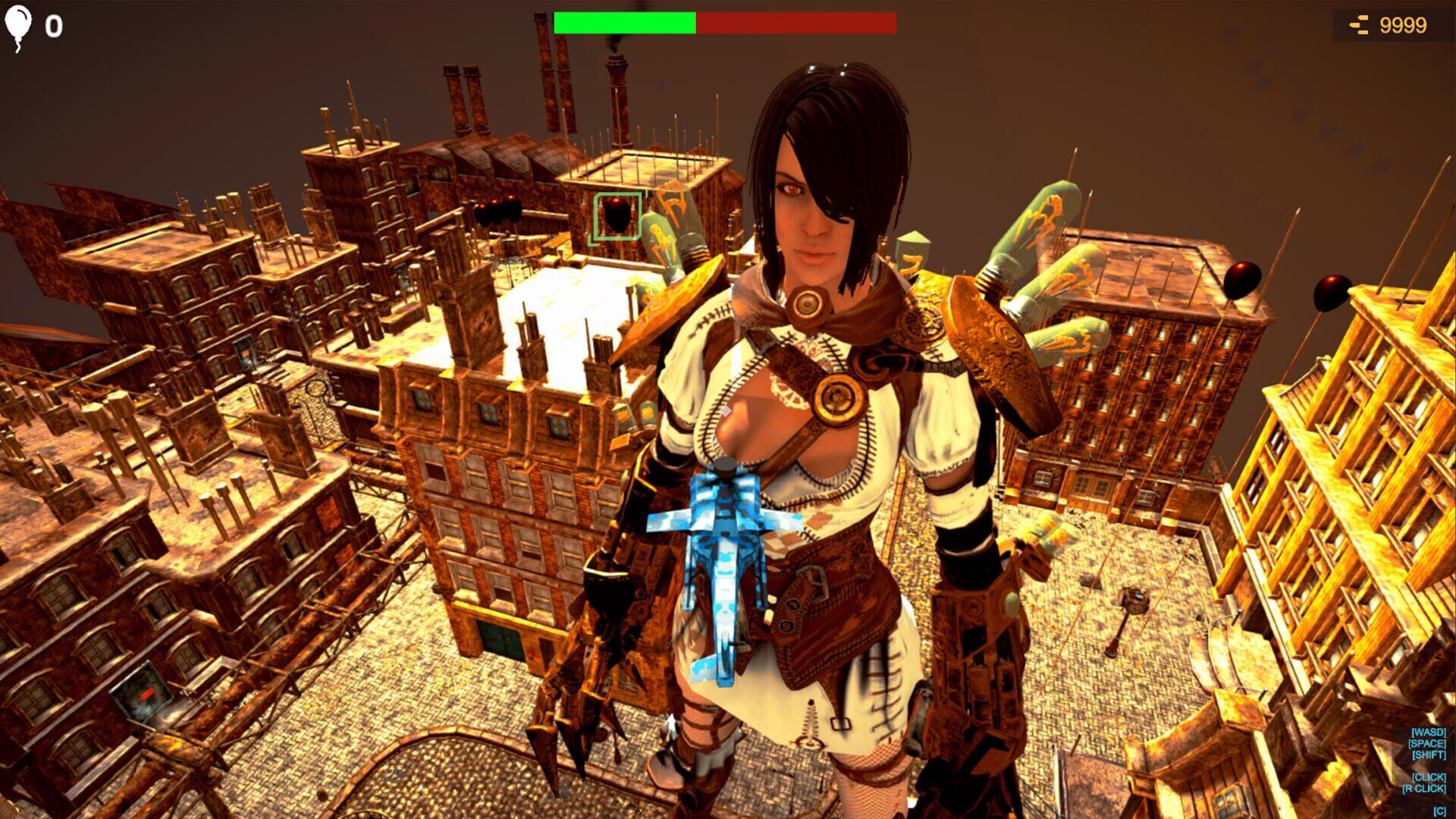Click the [SPACE] jump hint
1456x819 pixels.
point(1426,743)
